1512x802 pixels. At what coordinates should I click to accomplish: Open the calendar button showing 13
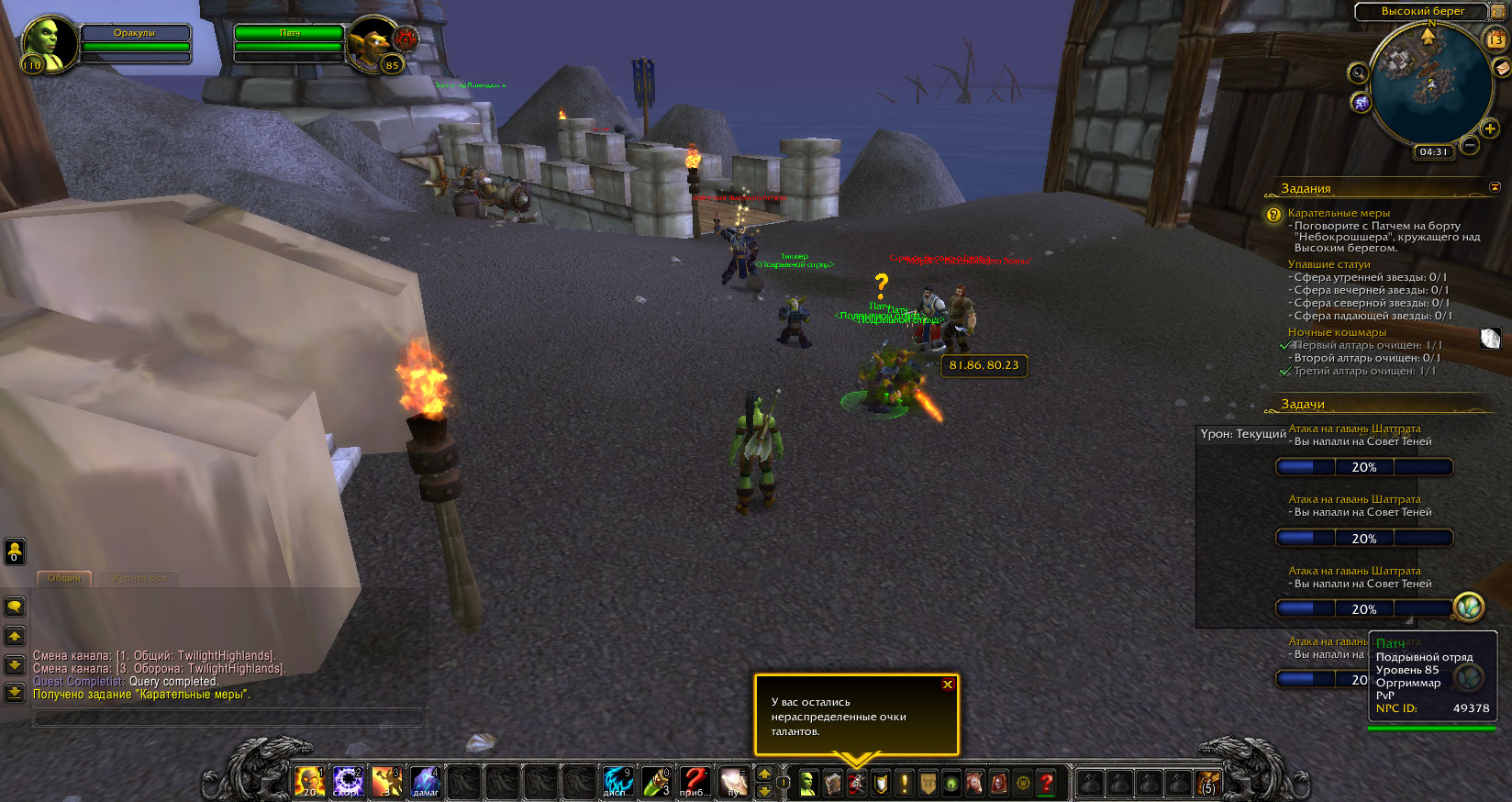[1495, 39]
